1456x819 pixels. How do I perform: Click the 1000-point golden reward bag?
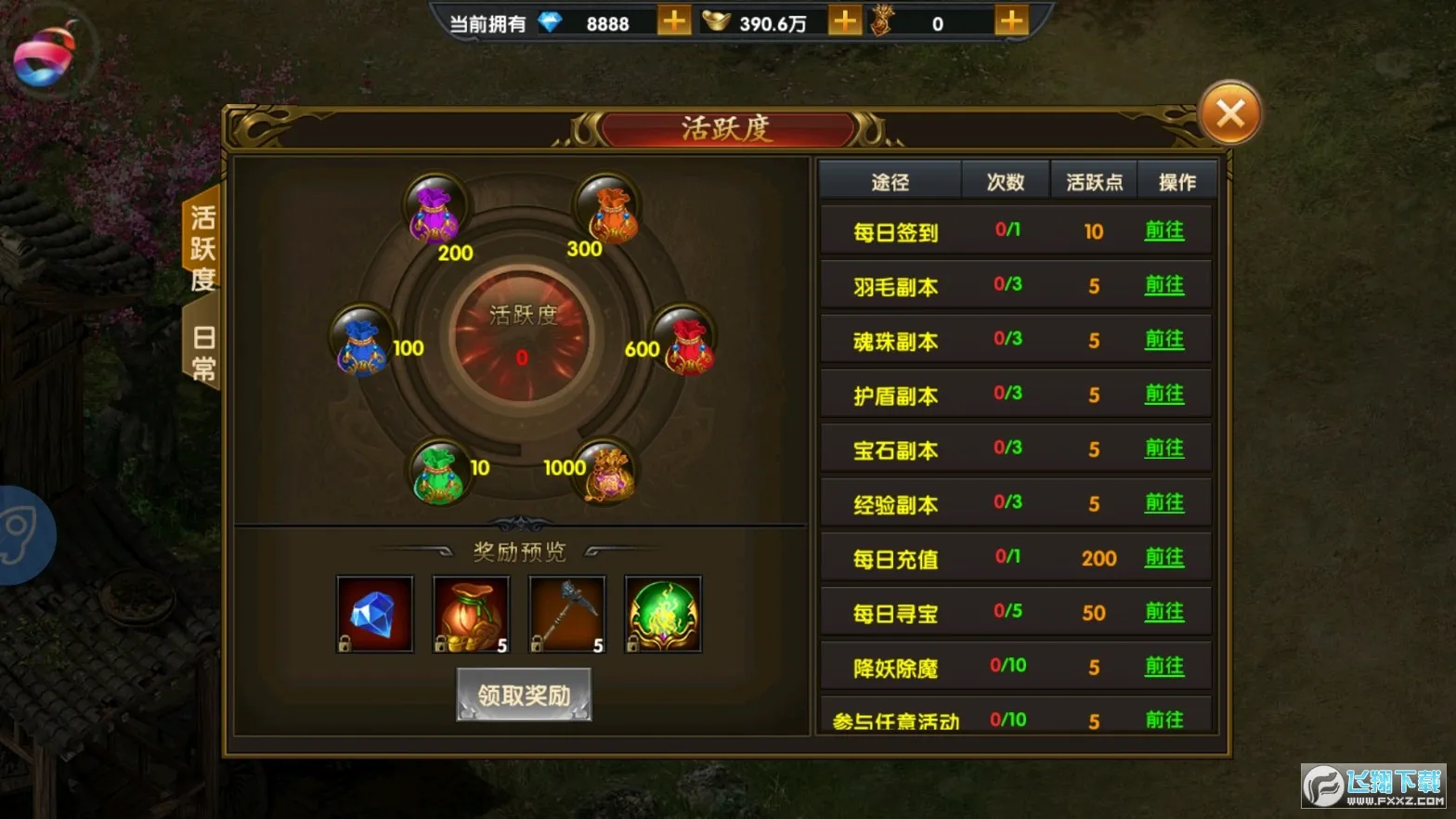tap(608, 474)
